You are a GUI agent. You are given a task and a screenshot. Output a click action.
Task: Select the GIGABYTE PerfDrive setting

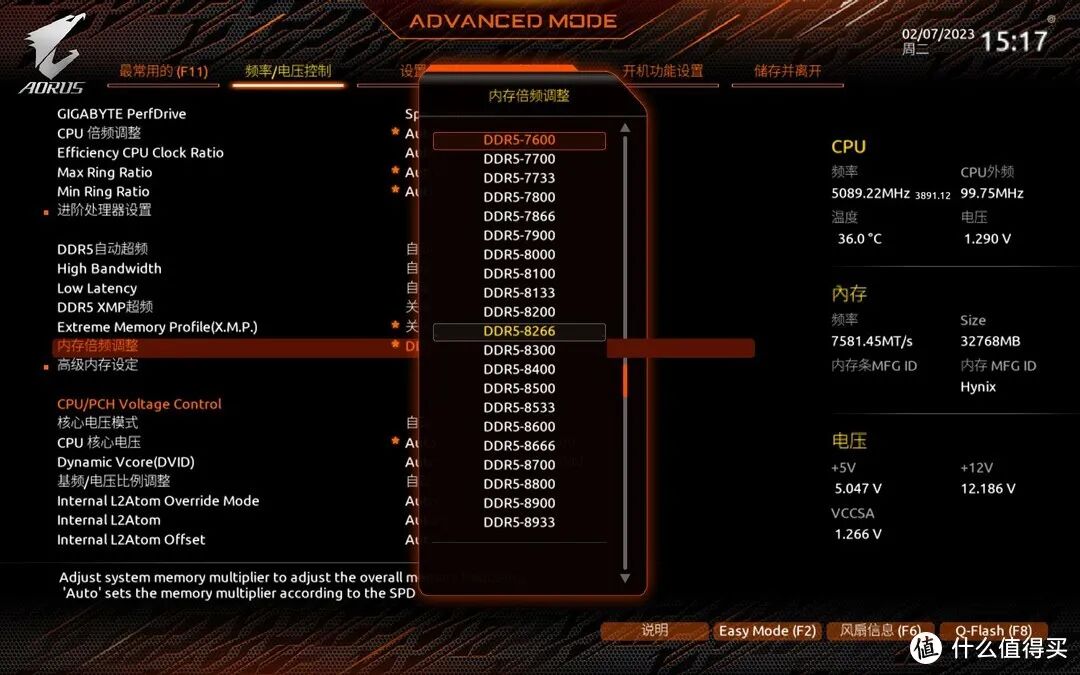[x=122, y=114]
